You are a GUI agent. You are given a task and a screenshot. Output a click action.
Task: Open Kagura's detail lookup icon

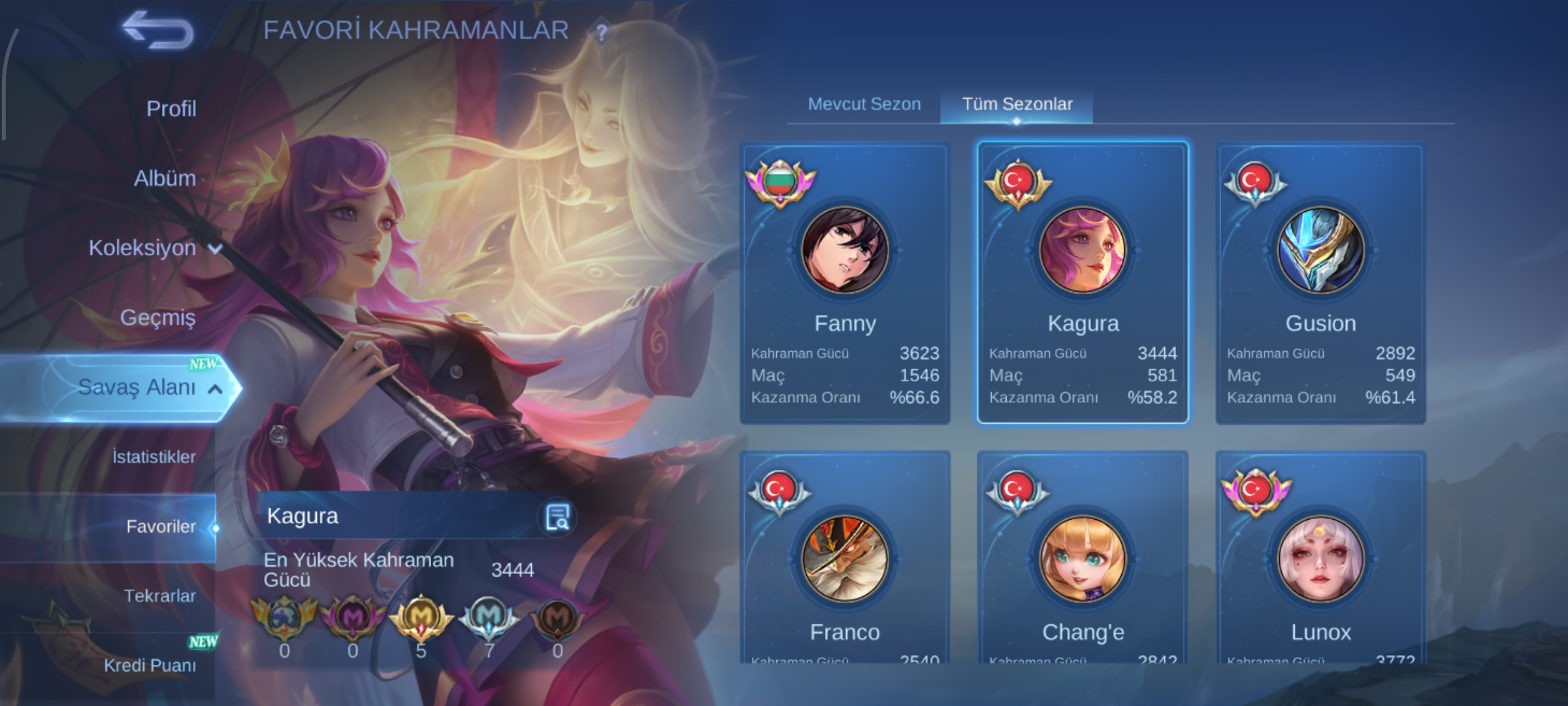(x=557, y=517)
